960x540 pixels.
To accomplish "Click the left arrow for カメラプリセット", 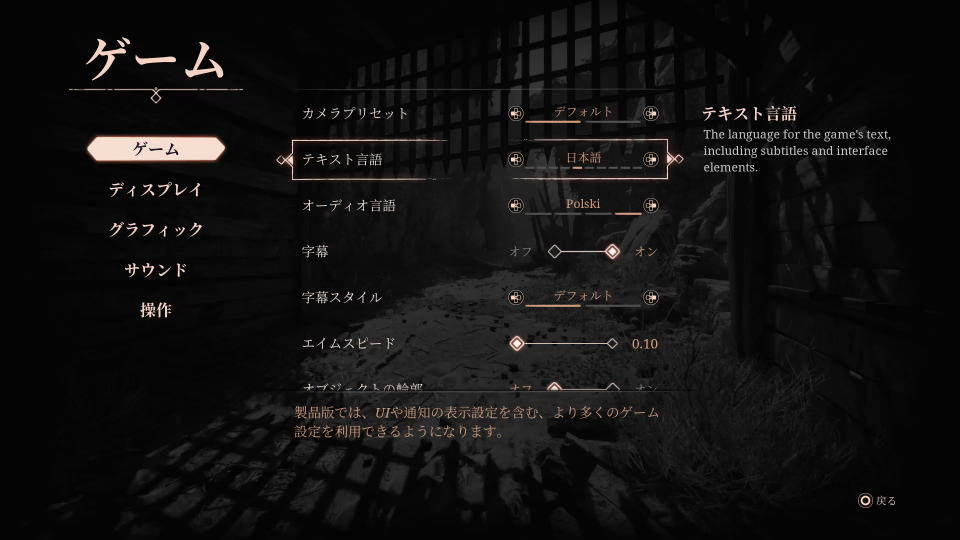I will 516,113.
